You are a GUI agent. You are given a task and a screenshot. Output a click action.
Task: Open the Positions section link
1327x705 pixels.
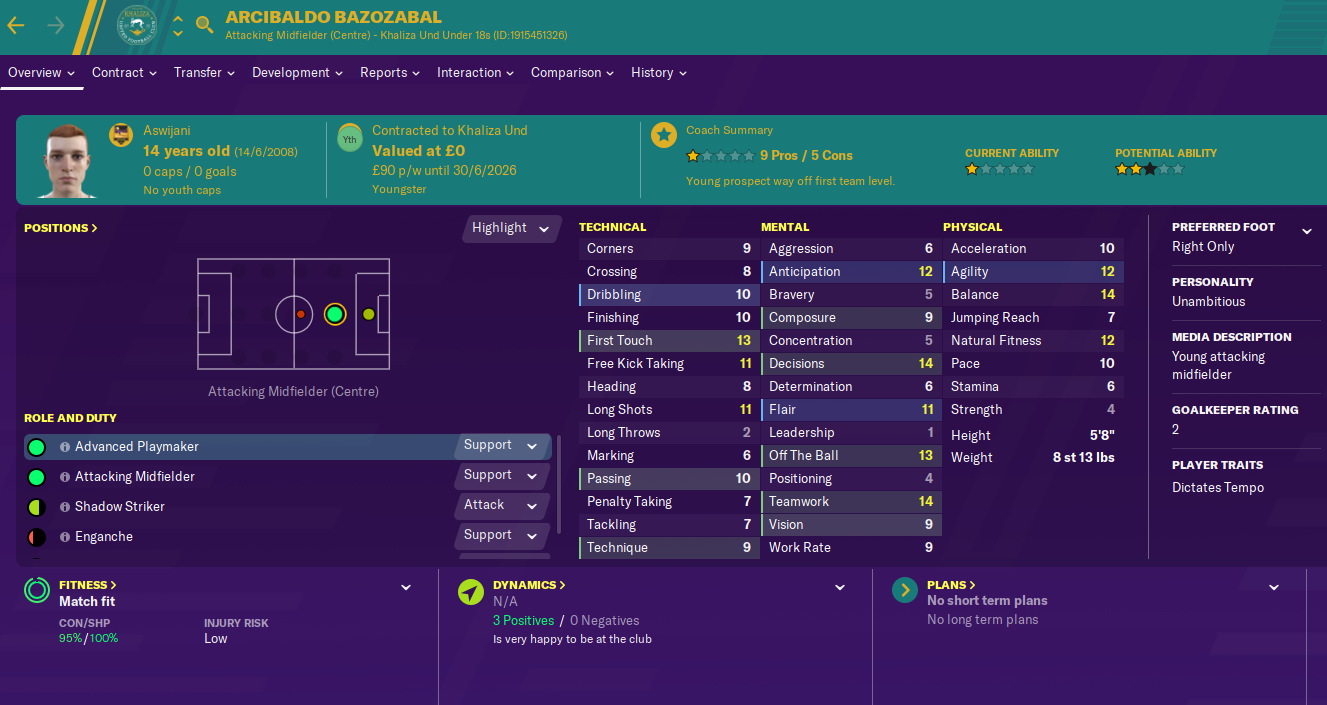pyautogui.click(x=61, y=228)
